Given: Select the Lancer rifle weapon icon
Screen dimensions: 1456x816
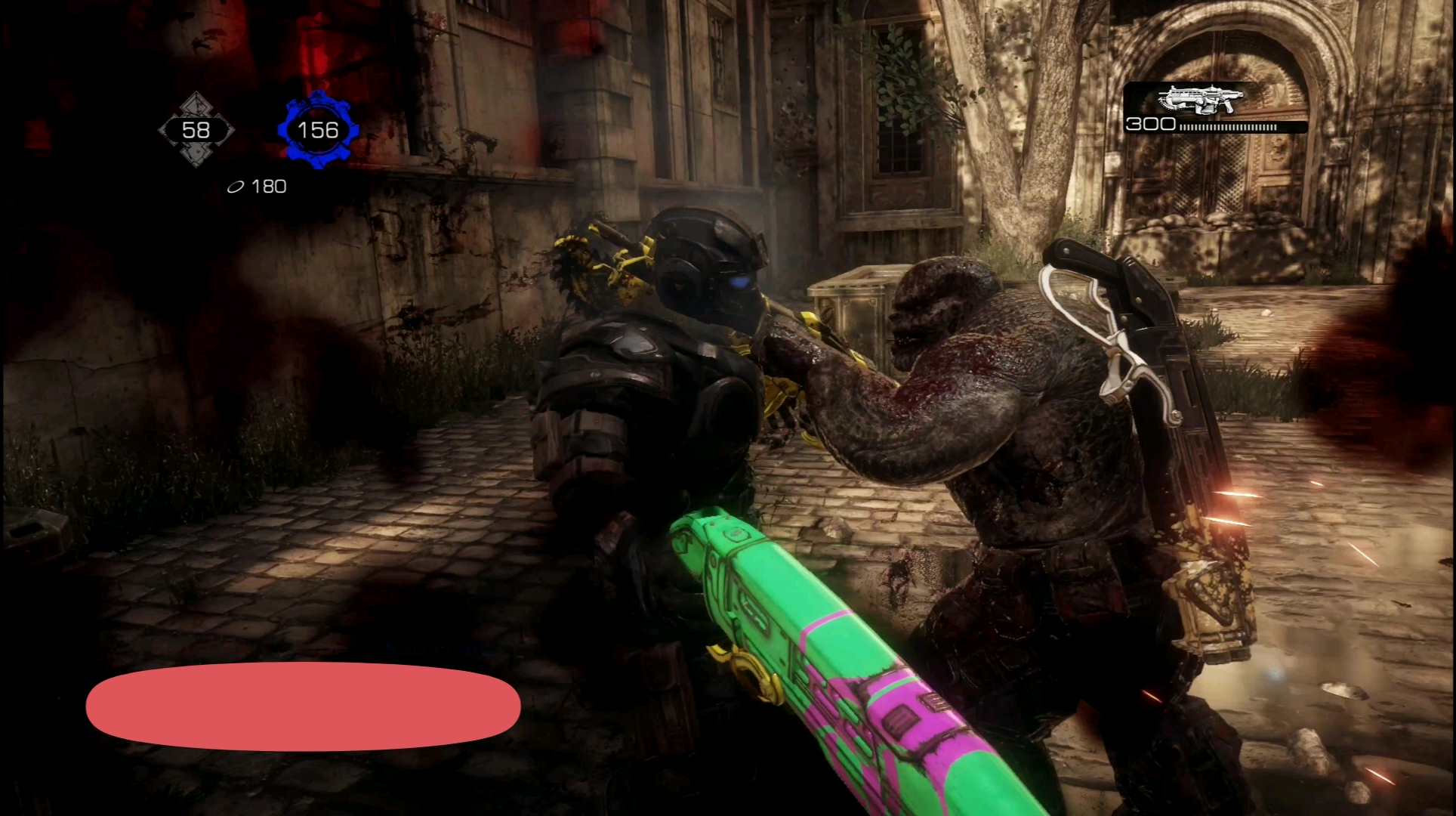Looking at the screenshot, I should [x=1201, y=100].
